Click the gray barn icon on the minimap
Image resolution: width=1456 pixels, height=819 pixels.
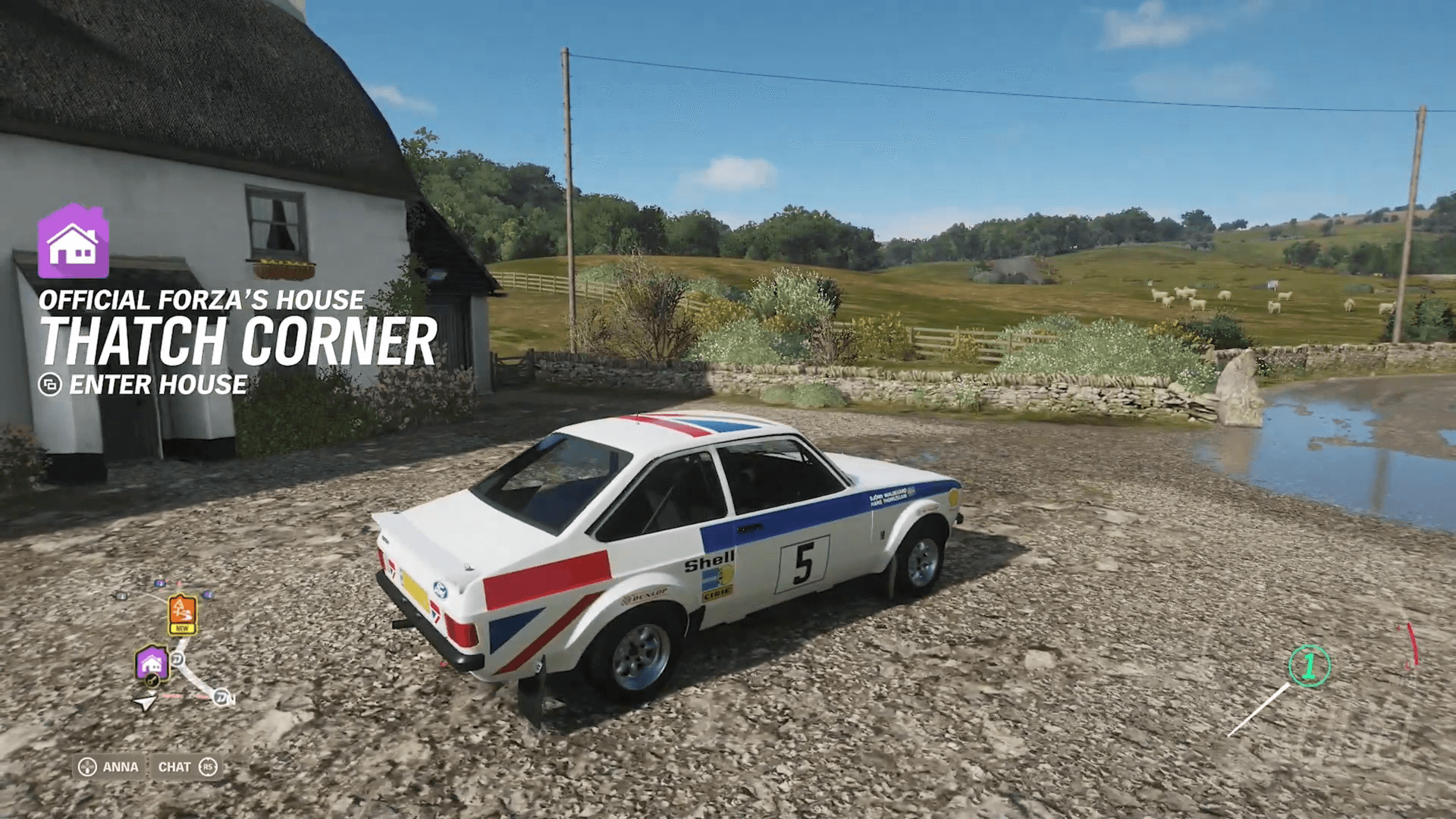(121, 596)
